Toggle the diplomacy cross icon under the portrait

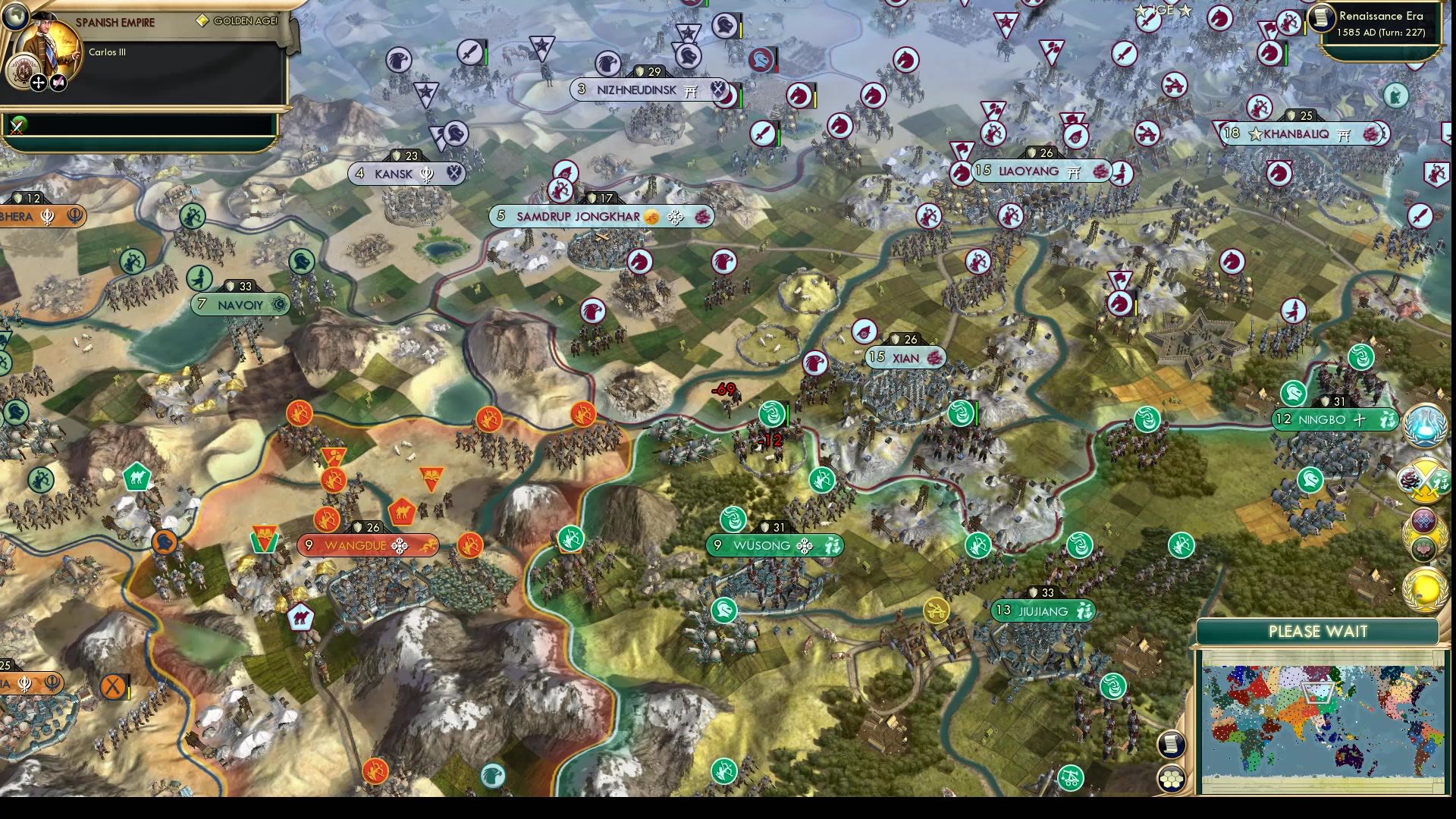tap(37, 82)
